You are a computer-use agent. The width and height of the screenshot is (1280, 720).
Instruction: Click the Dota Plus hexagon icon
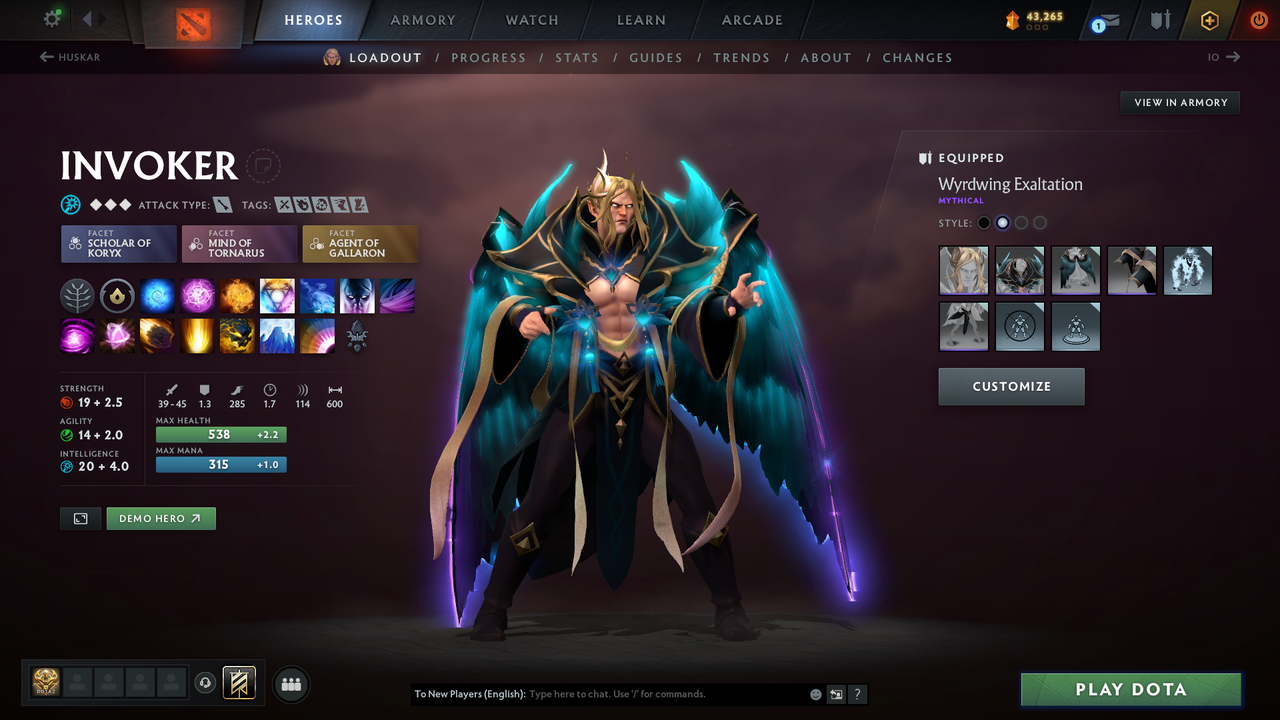(1209, 20)
